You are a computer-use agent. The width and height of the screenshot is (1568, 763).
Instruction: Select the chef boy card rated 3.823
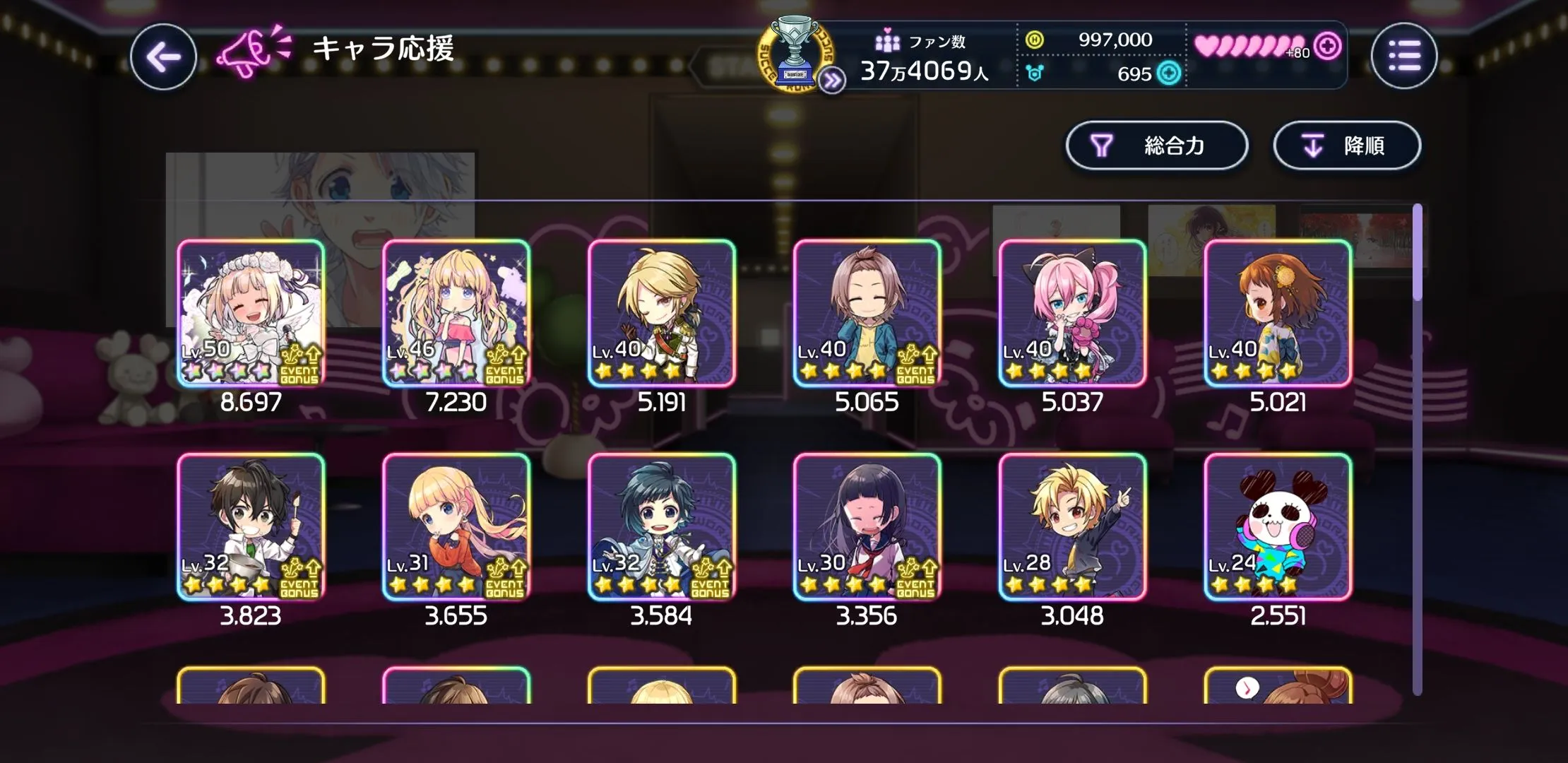click(x=251, y=527)
